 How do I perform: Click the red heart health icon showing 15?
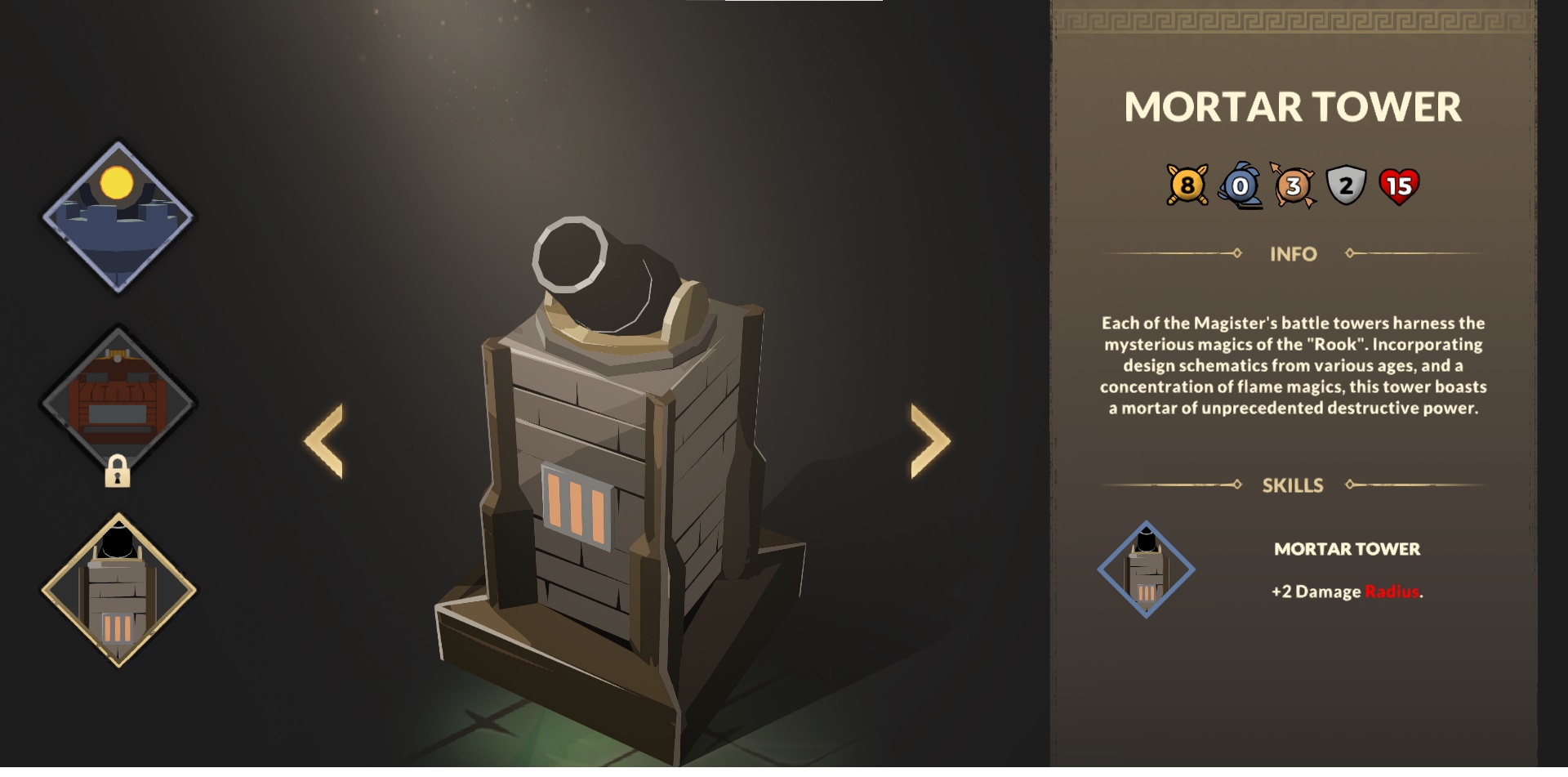tap(1398, 186)
